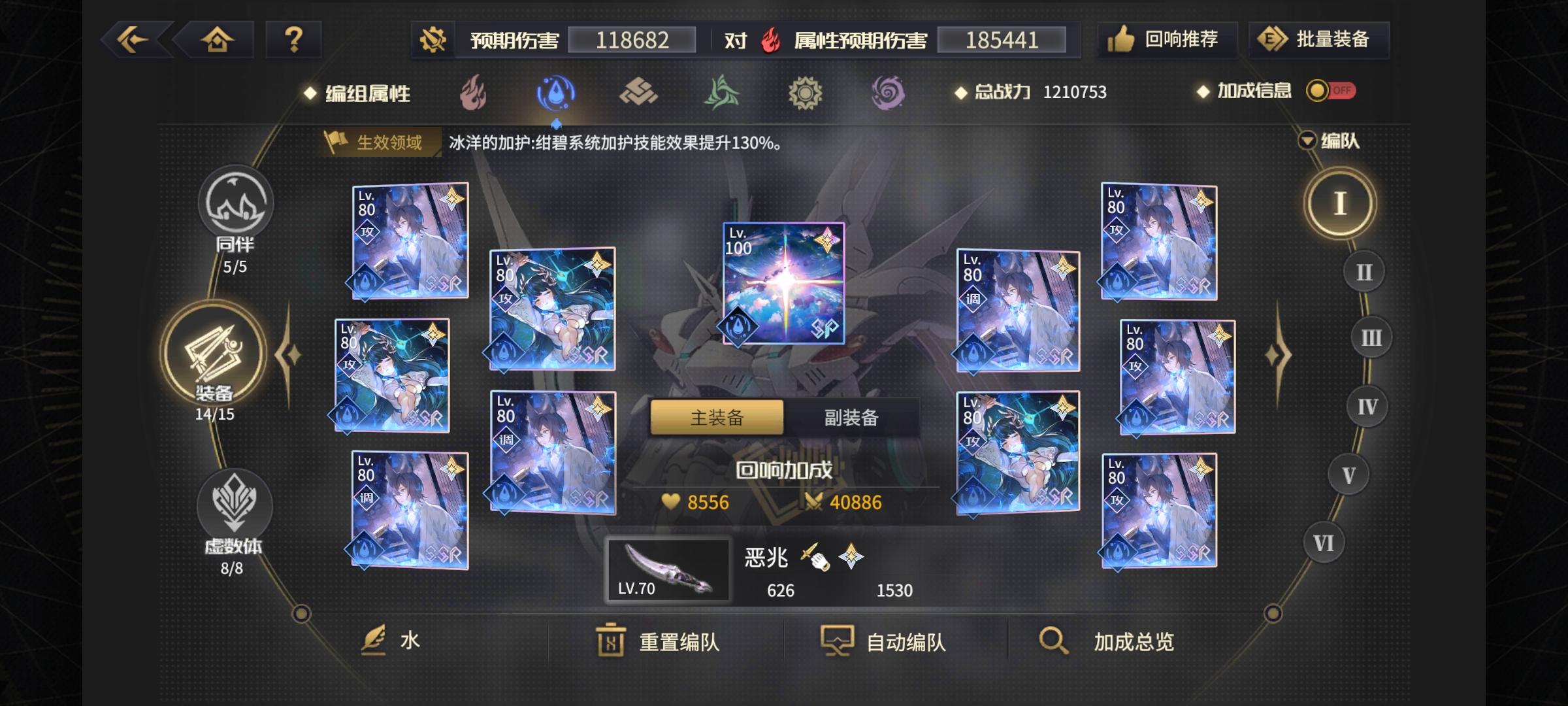Select the wind element filter icon

[x=721, y=93]
